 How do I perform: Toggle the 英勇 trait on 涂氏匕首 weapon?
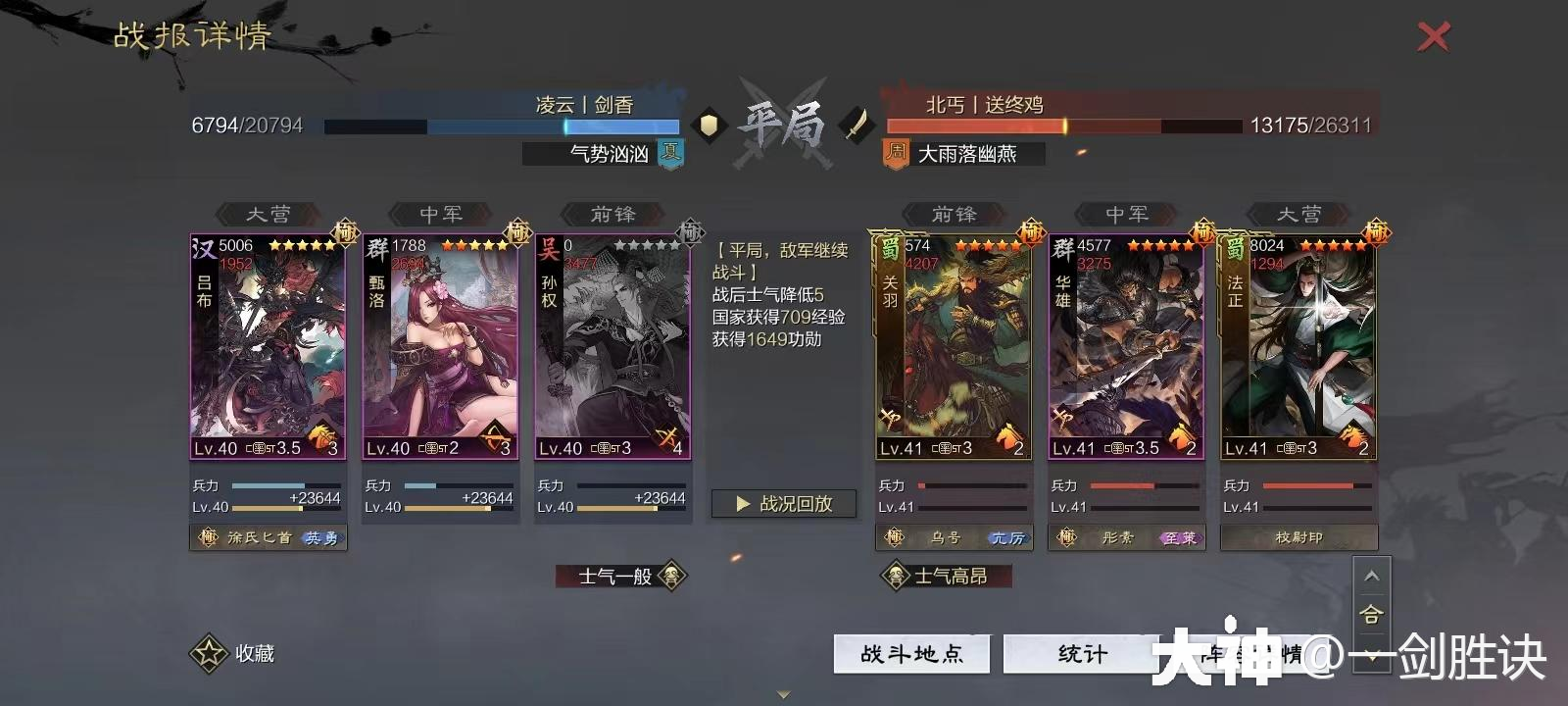coord(323,537)
